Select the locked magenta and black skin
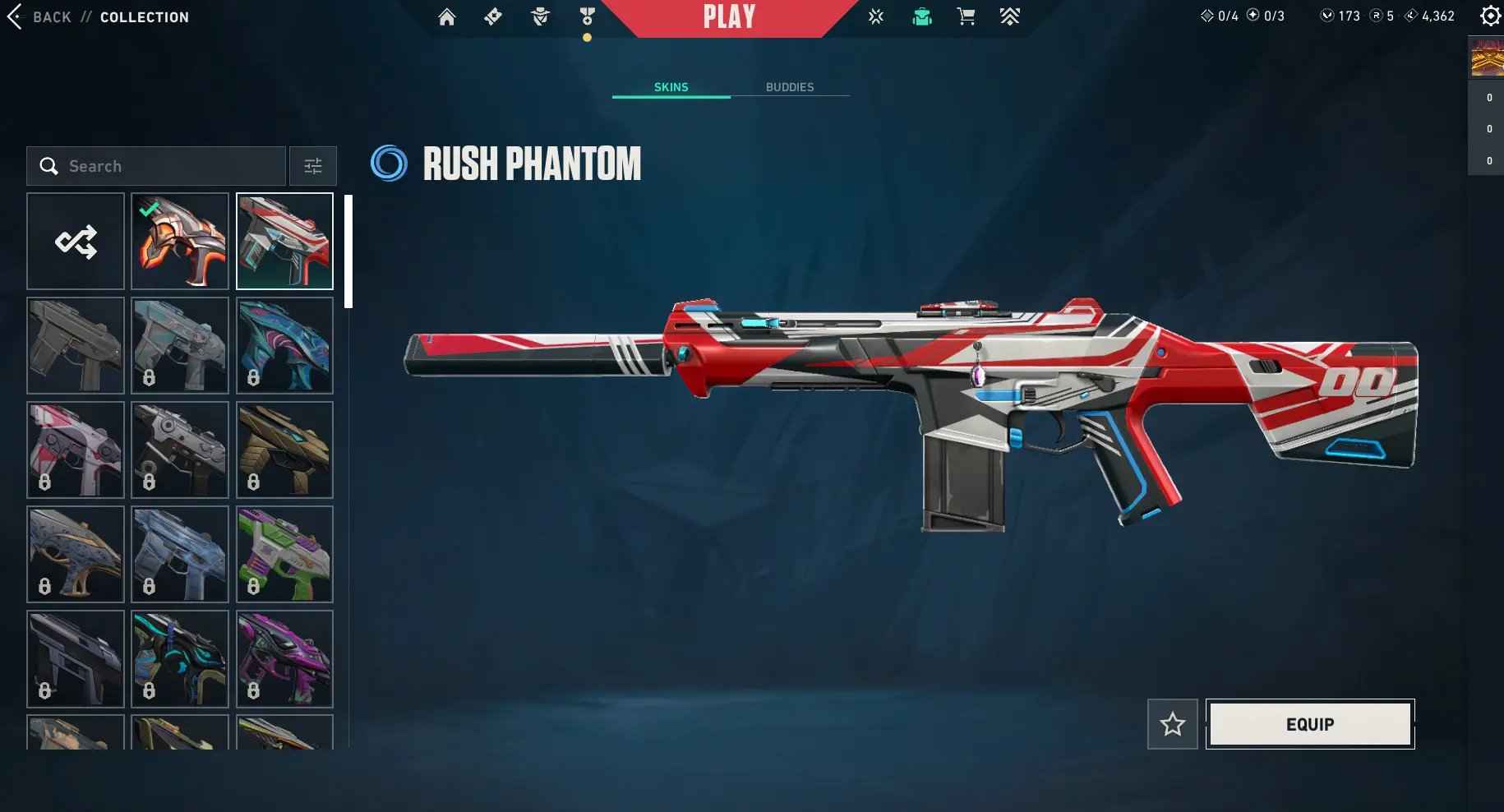 coord(284,658)
